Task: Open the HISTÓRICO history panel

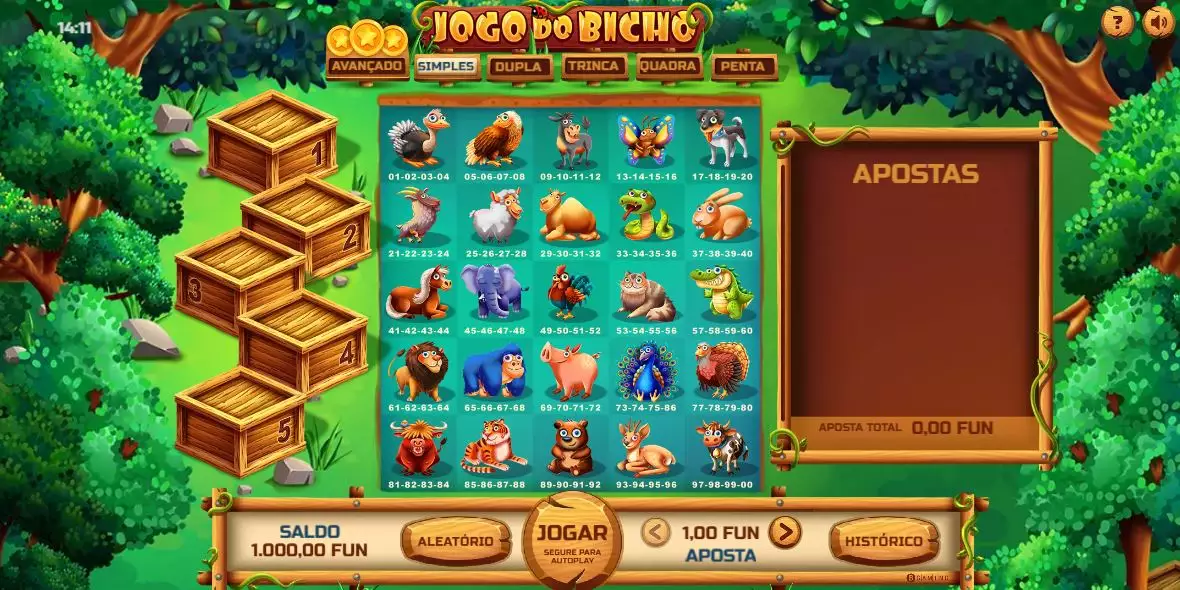Action: point(884,541)
